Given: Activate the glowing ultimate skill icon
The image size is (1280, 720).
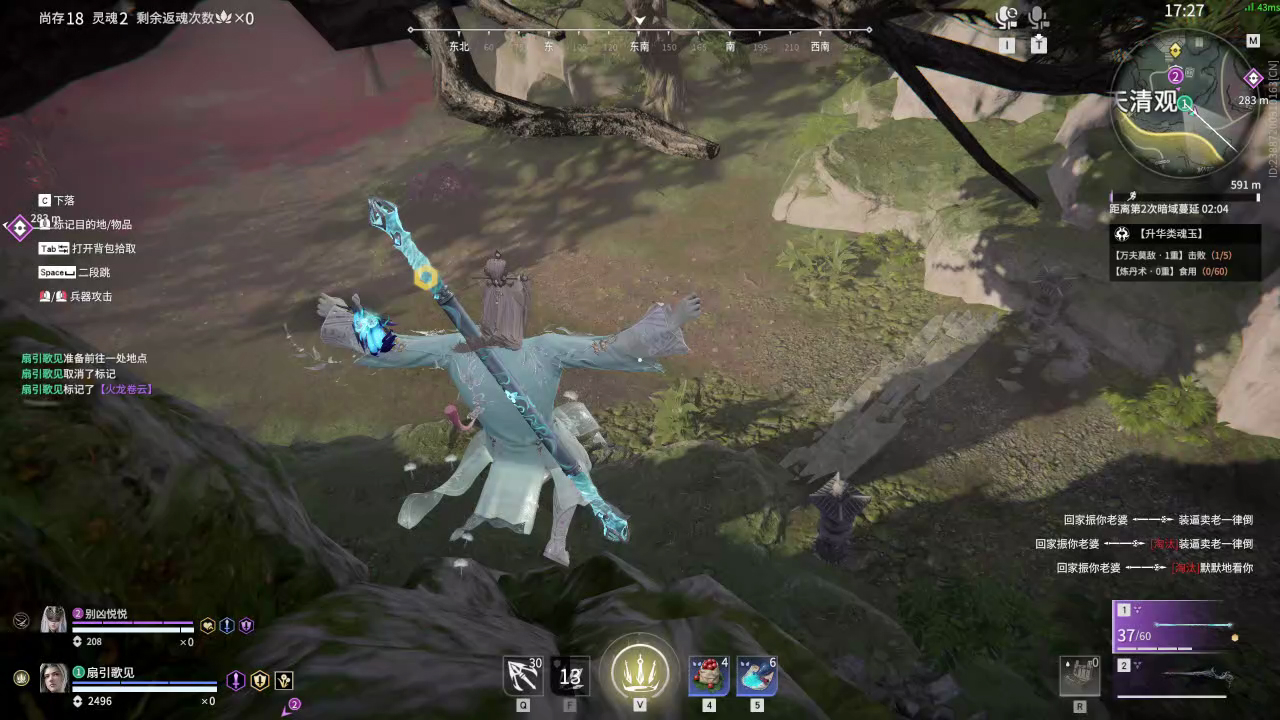Looking at the screenshot, I should tap(640, 669).
